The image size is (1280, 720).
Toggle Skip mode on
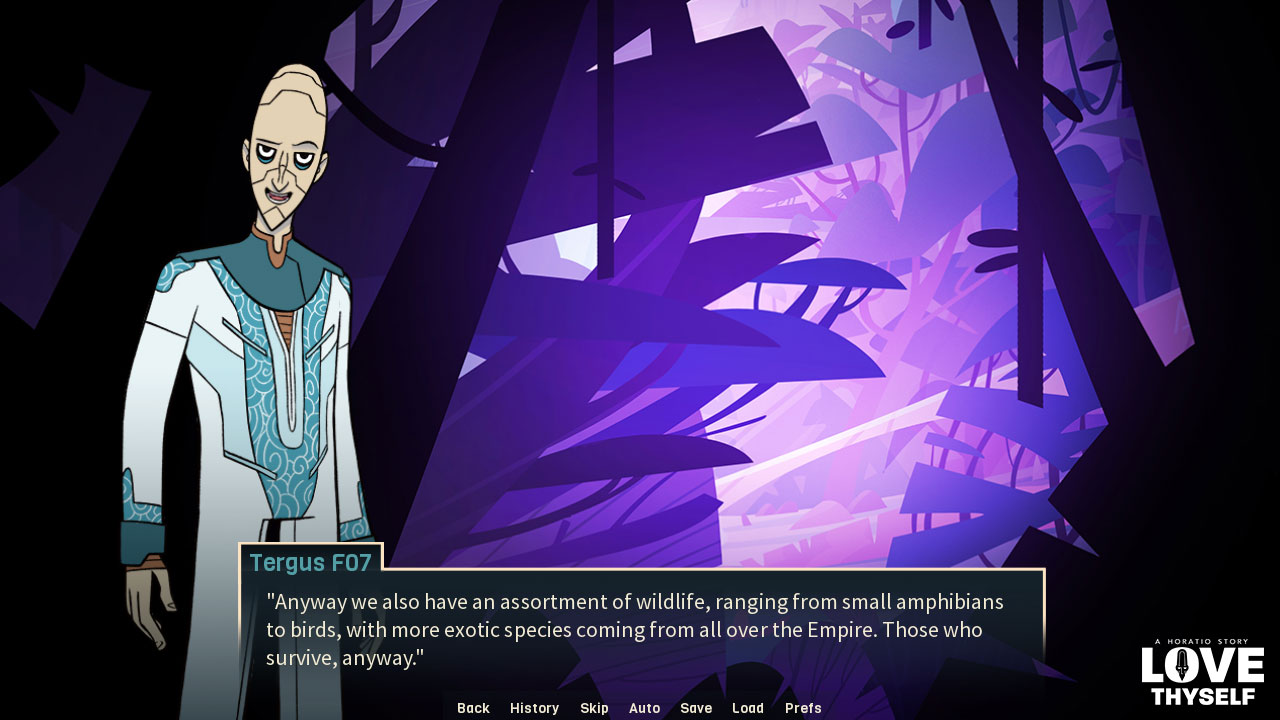[594, 708]
